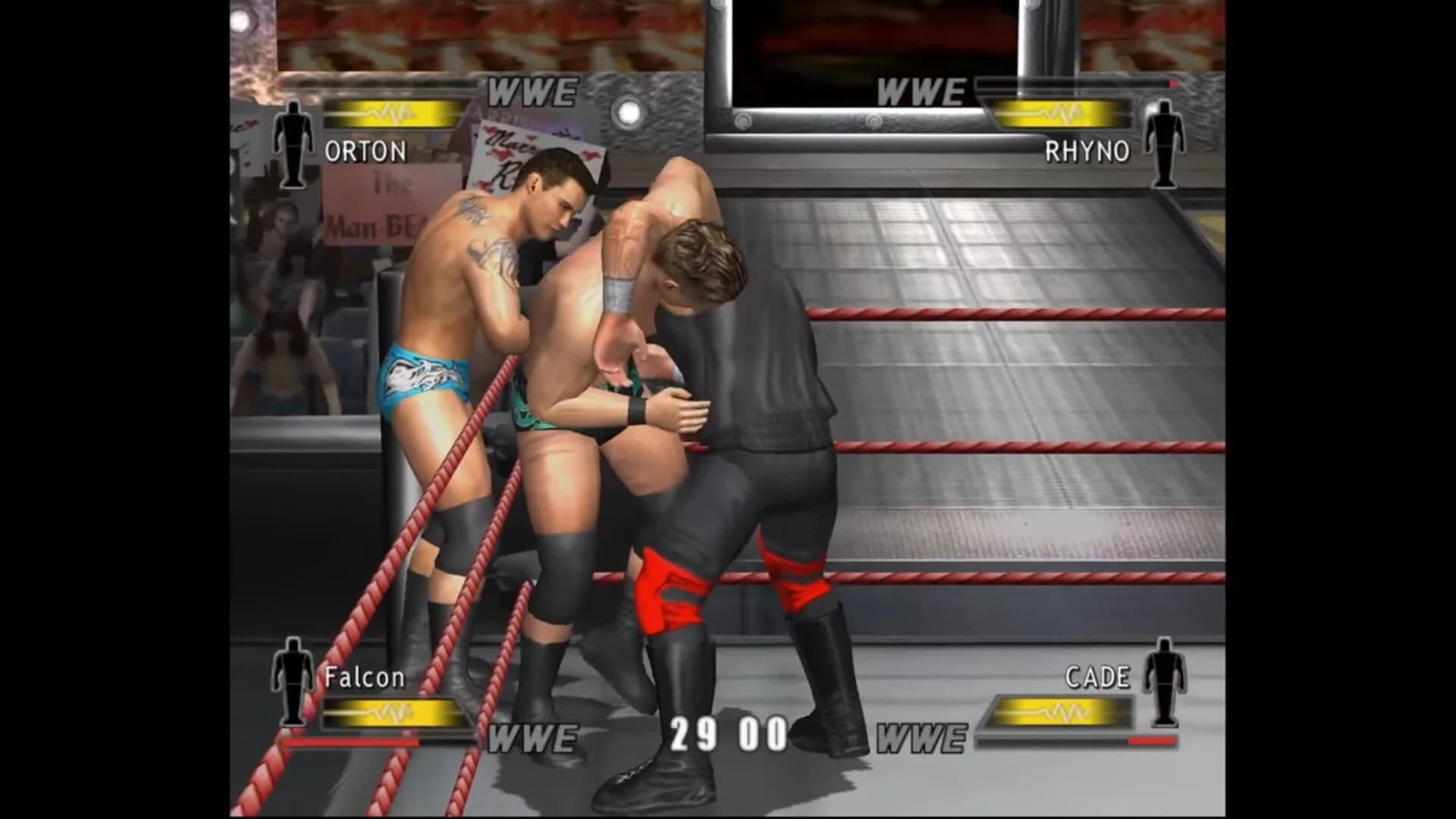This screenshot has width=1456, height=819.
Task: Select the ORTON nameplate label
Action: [x=366, y=152]
